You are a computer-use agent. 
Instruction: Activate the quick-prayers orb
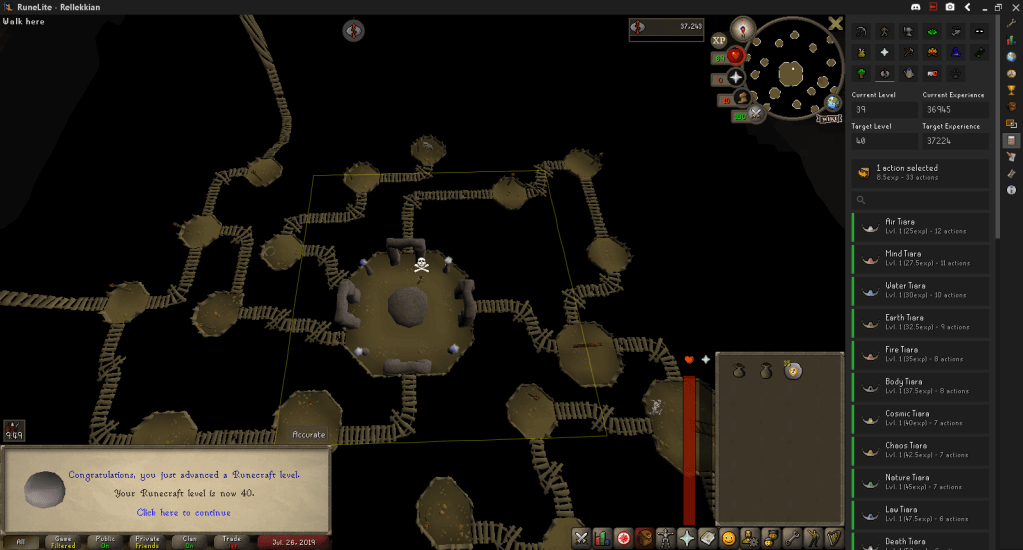[735, 77]
